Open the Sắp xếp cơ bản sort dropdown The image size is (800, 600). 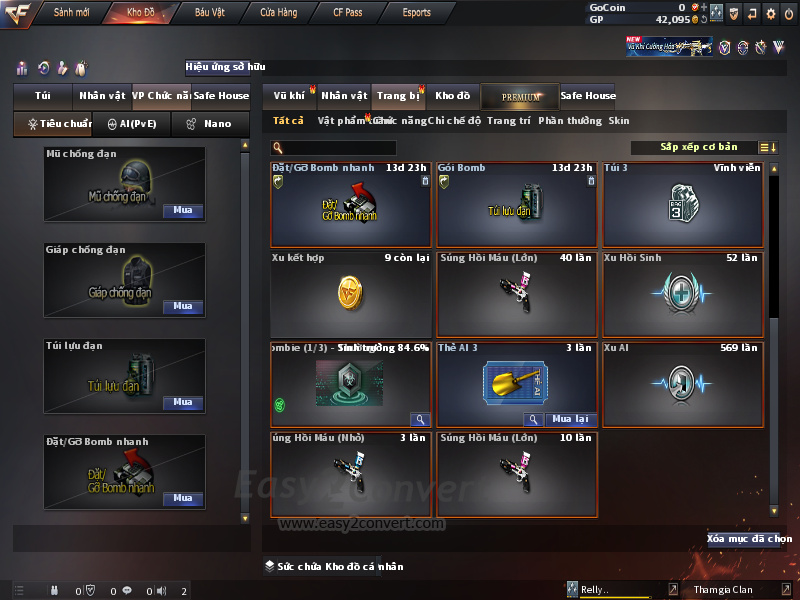point(705,147)
